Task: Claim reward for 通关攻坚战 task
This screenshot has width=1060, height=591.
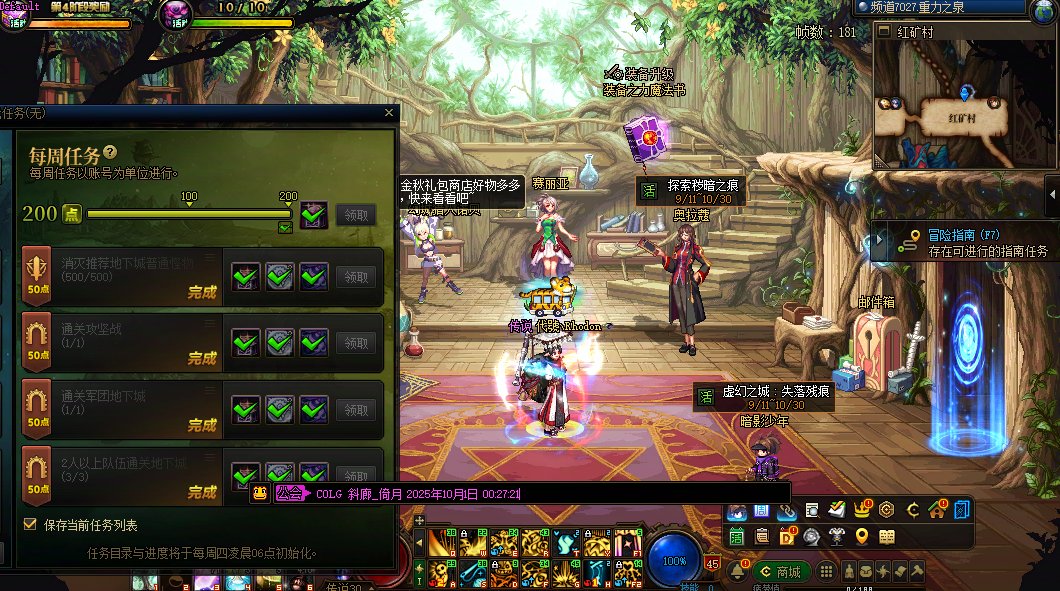Action: pyautogui.click(x=357, y=343)
